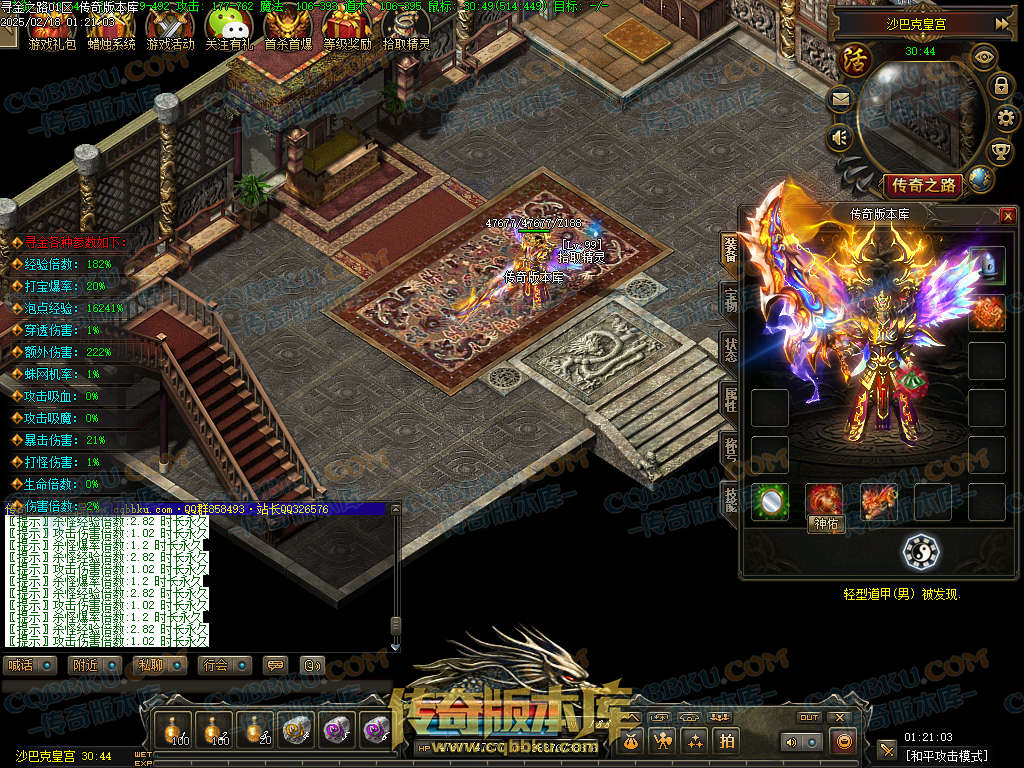
Task: Switch to 私聊 private chat channel
Action: coord(160,665)
